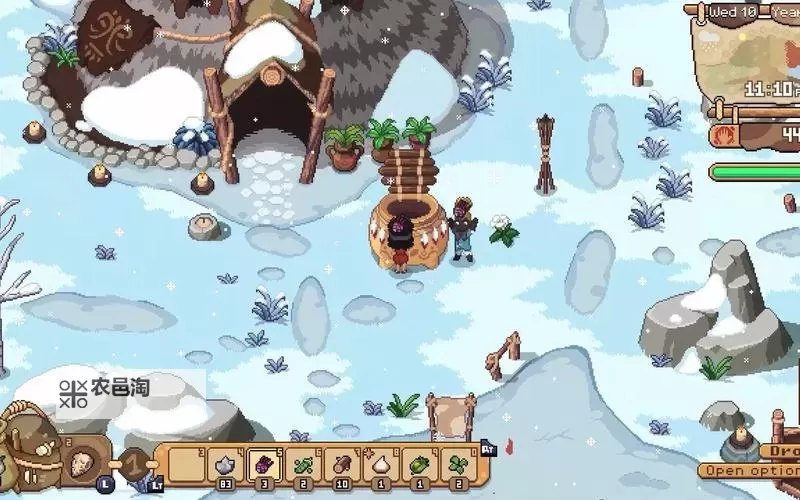Select the wood log hotbar slot

point(342,465)
